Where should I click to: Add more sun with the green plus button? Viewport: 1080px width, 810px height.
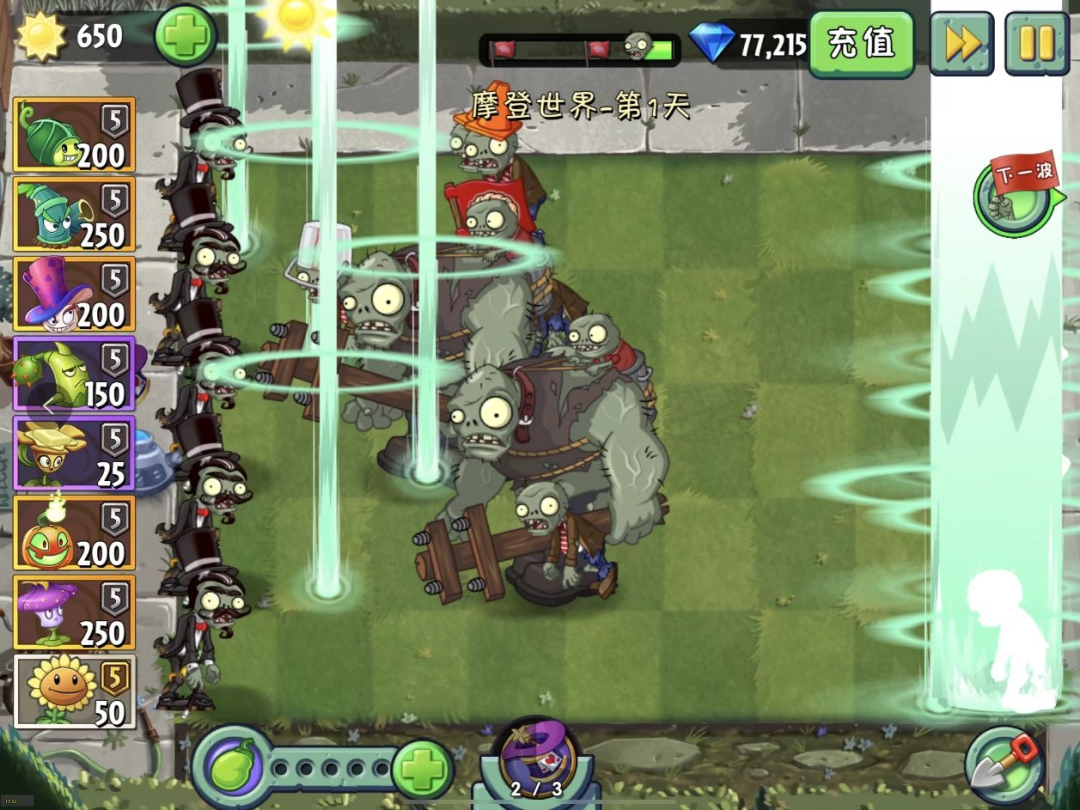click(185, 36)
